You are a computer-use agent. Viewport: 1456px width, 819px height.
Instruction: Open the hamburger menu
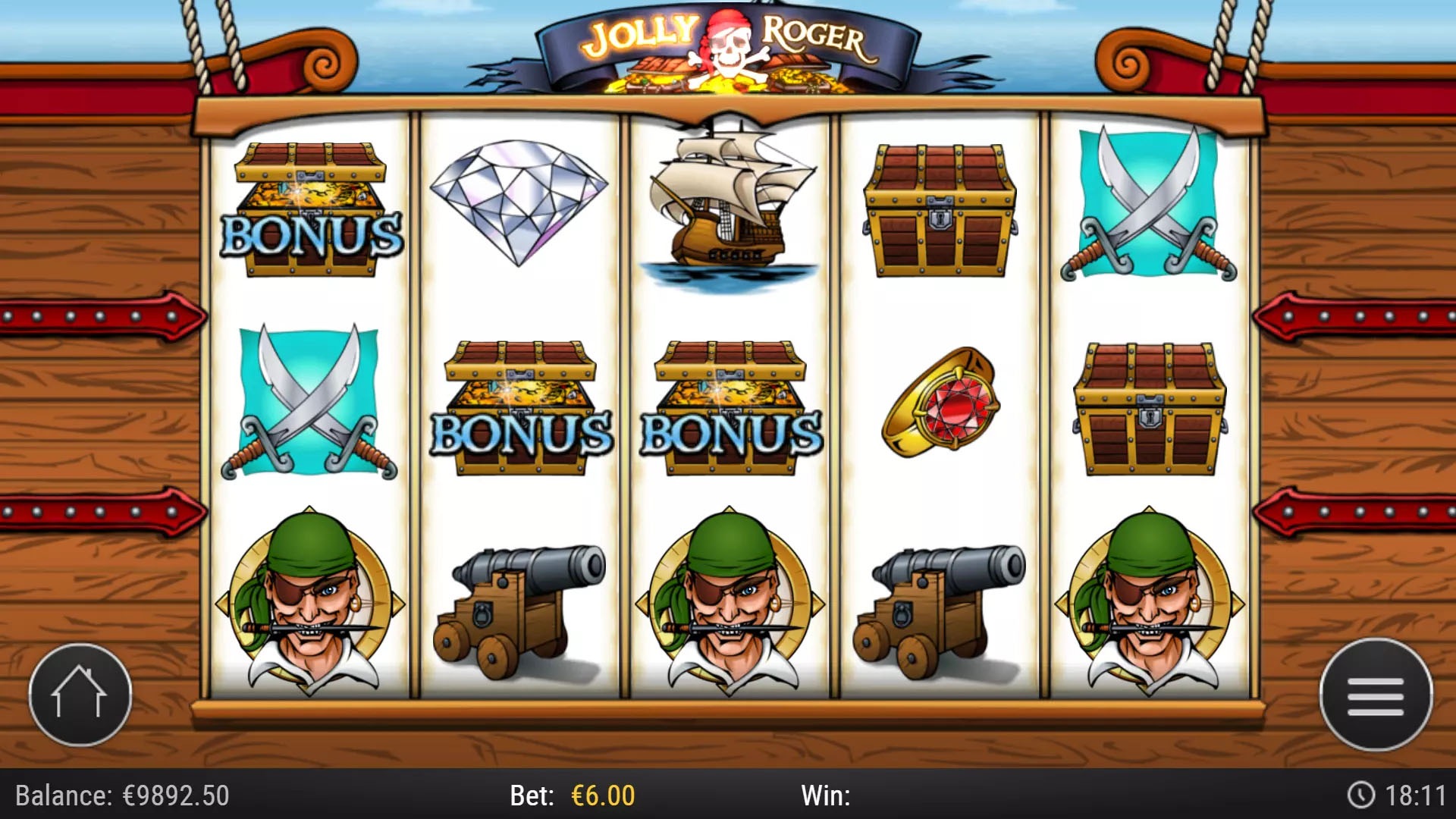click(x=1376, y=694)
